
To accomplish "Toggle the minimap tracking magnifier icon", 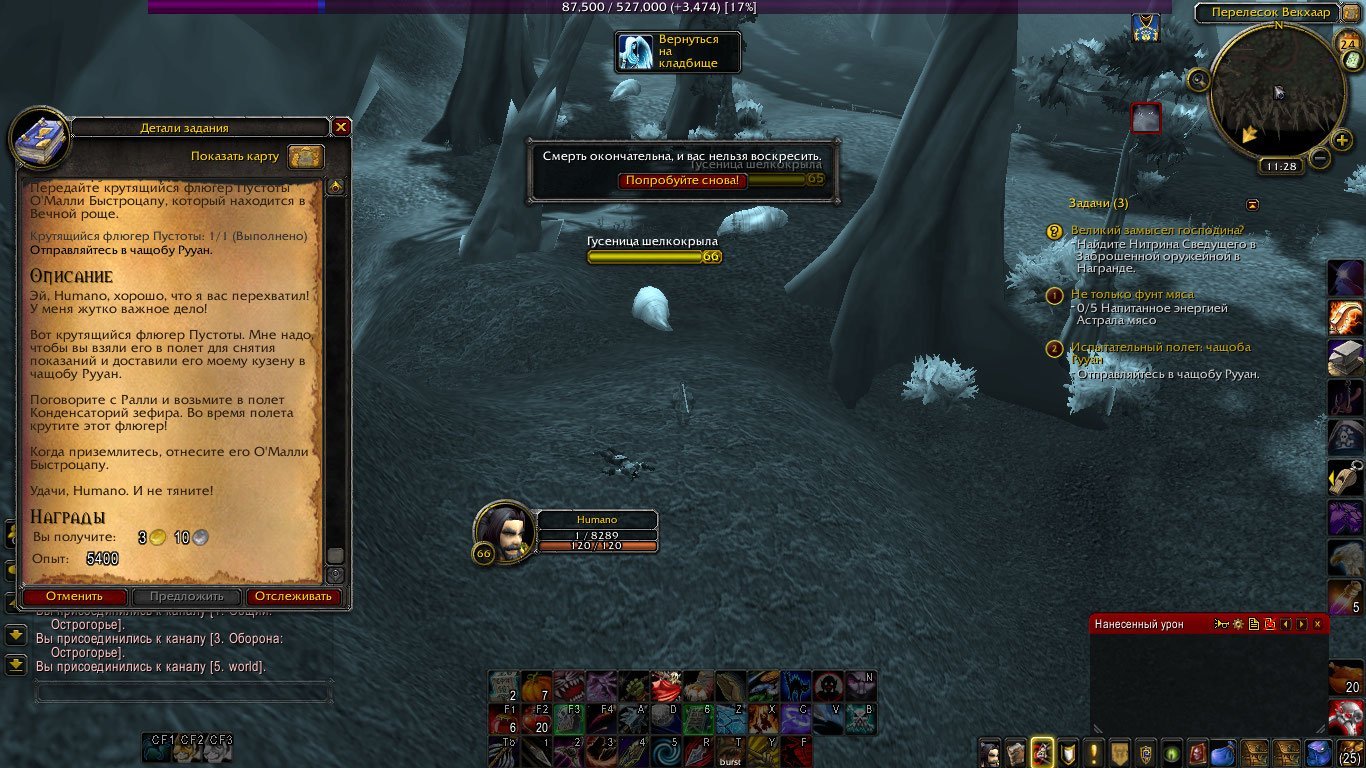I will (1198, 79).
